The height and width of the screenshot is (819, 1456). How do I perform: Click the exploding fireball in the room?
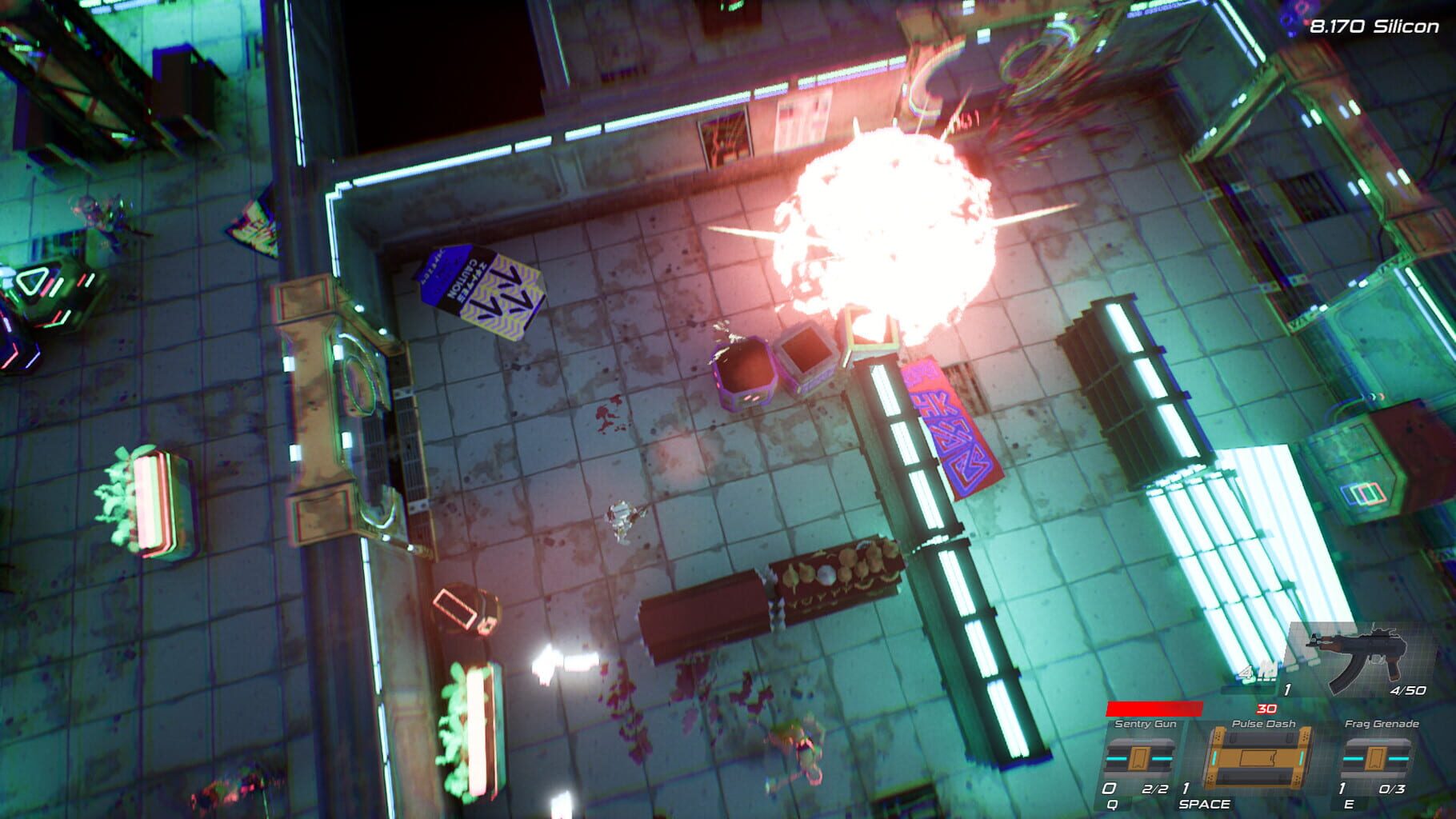point(888,224)
